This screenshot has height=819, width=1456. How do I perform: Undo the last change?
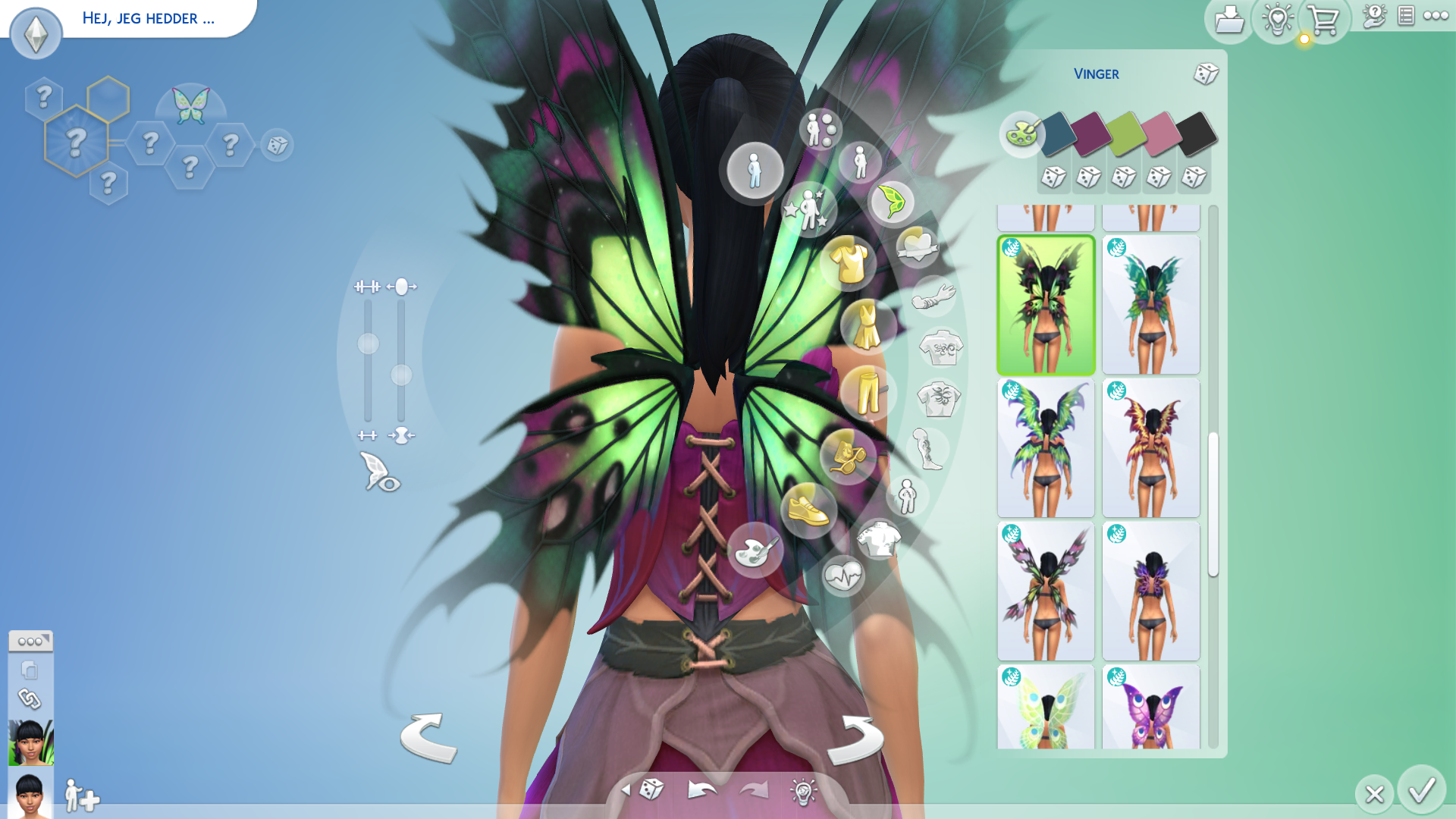[x=701, y=790]
